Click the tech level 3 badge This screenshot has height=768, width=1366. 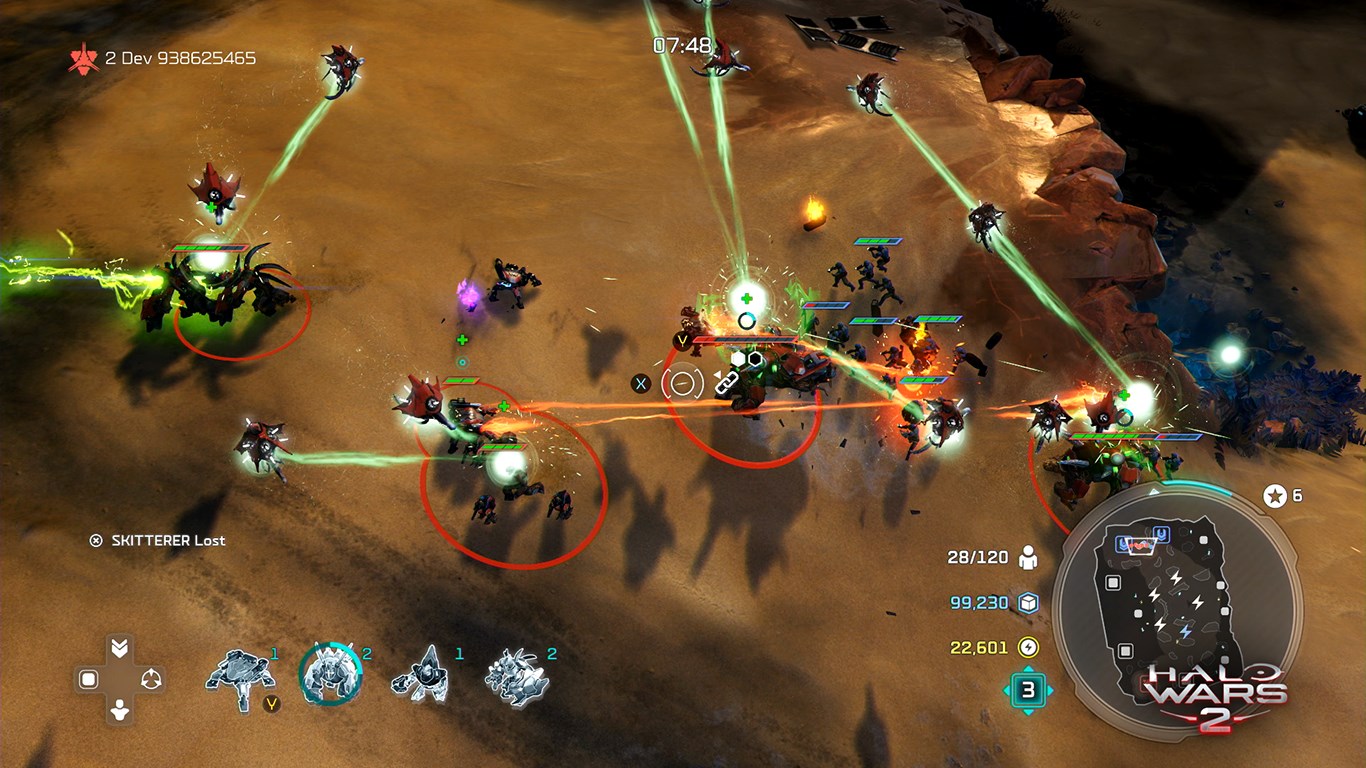click(x=1028, y=689)
